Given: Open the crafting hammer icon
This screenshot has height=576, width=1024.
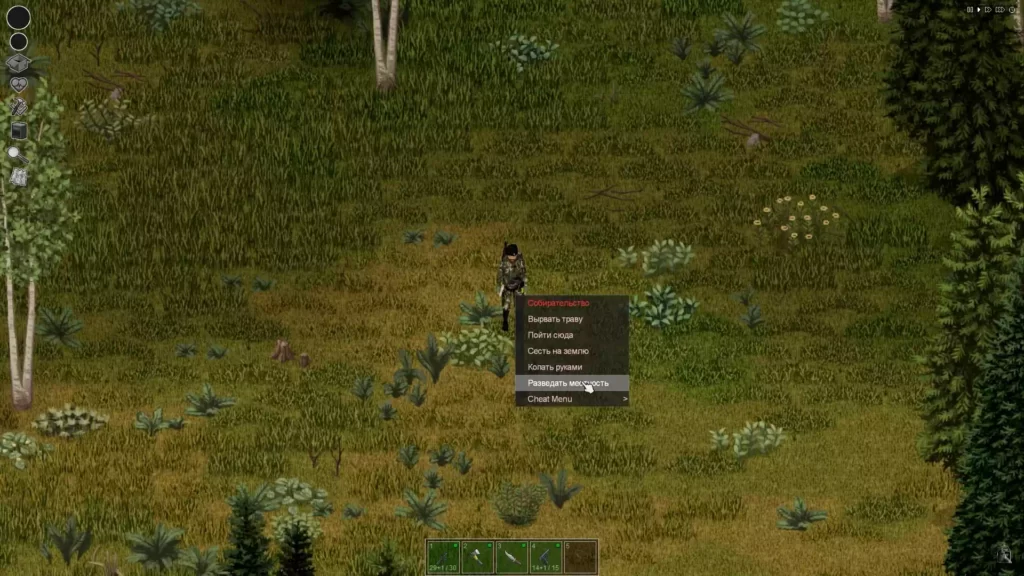Looking at the screenshot, I should (x=18, y=108).
